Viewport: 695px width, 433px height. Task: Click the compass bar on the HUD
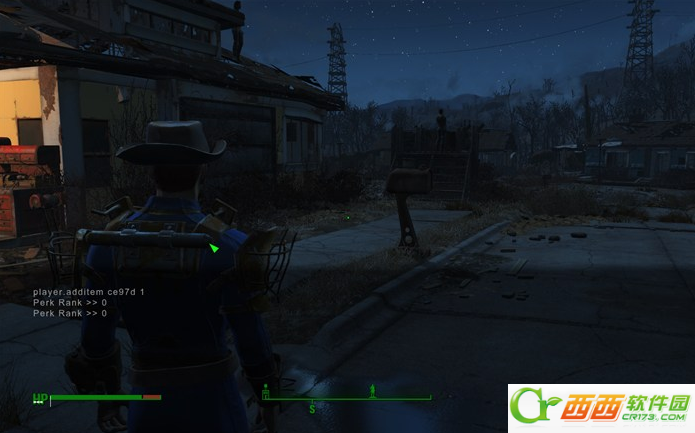(346, 398)
